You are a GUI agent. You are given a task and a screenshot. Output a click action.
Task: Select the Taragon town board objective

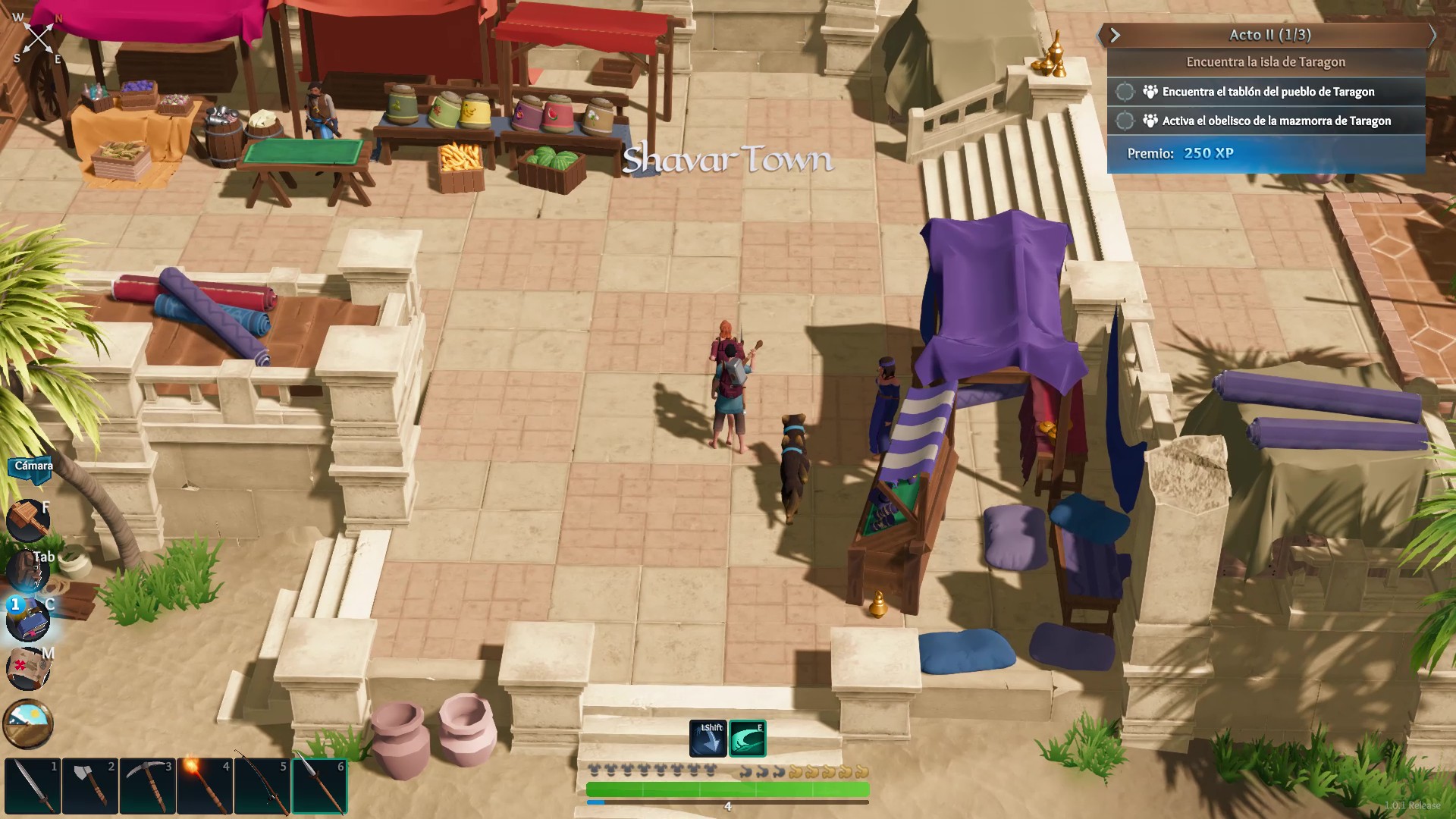[1268, 92]
